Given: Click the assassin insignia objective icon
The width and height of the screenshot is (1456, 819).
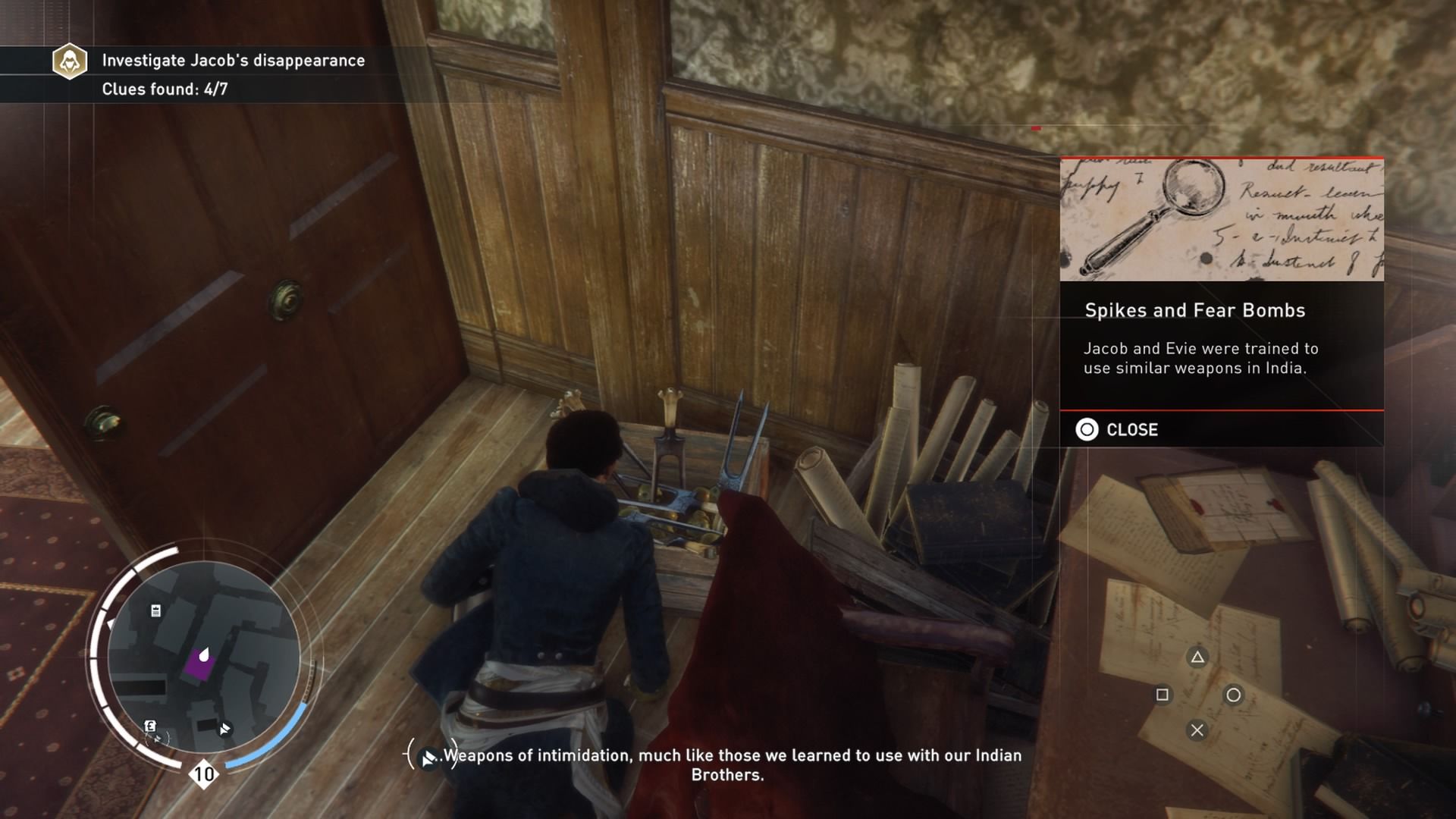Looking at the screenshot, I should (x=70, y=61).
